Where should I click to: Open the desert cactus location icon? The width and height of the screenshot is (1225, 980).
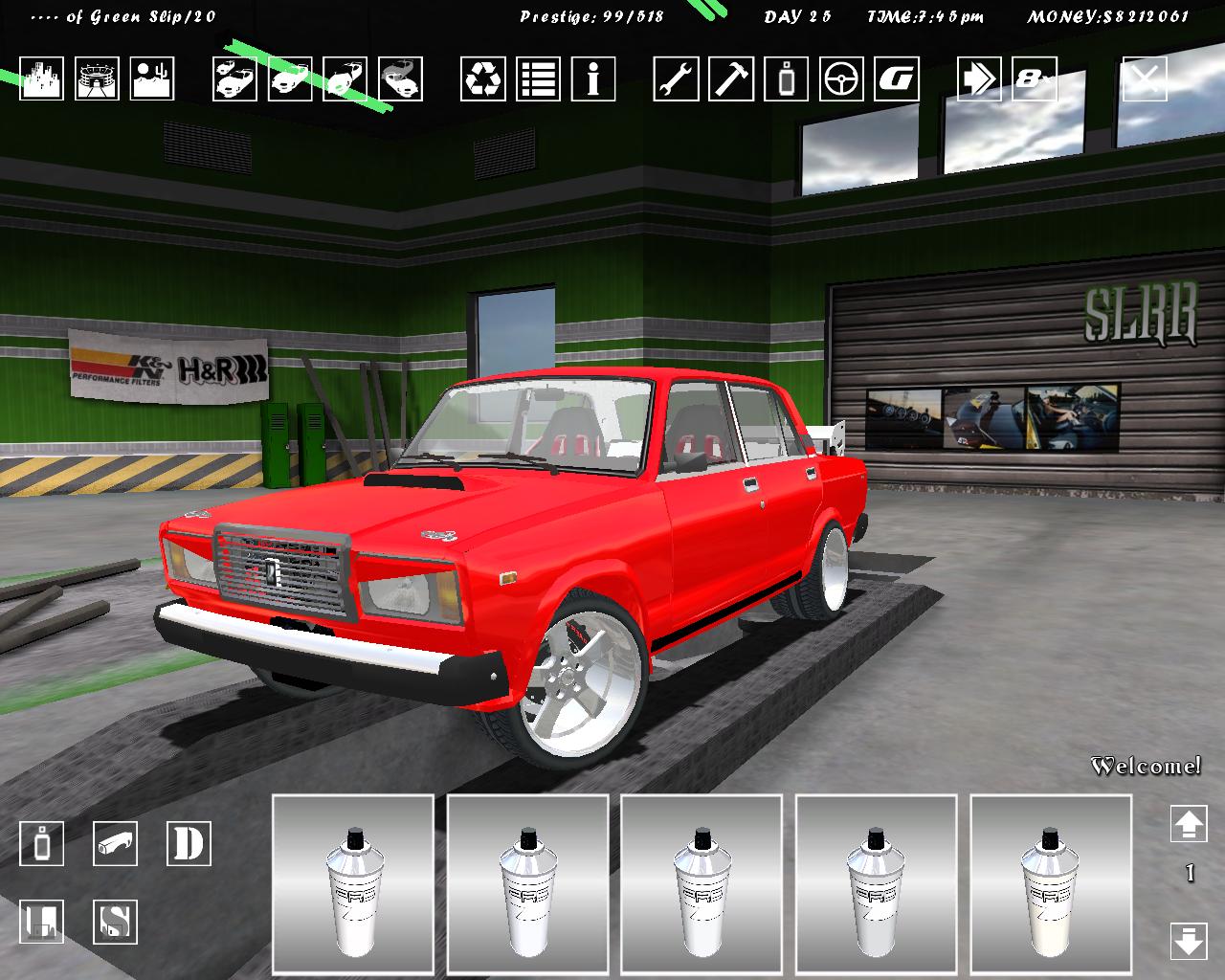152,78
